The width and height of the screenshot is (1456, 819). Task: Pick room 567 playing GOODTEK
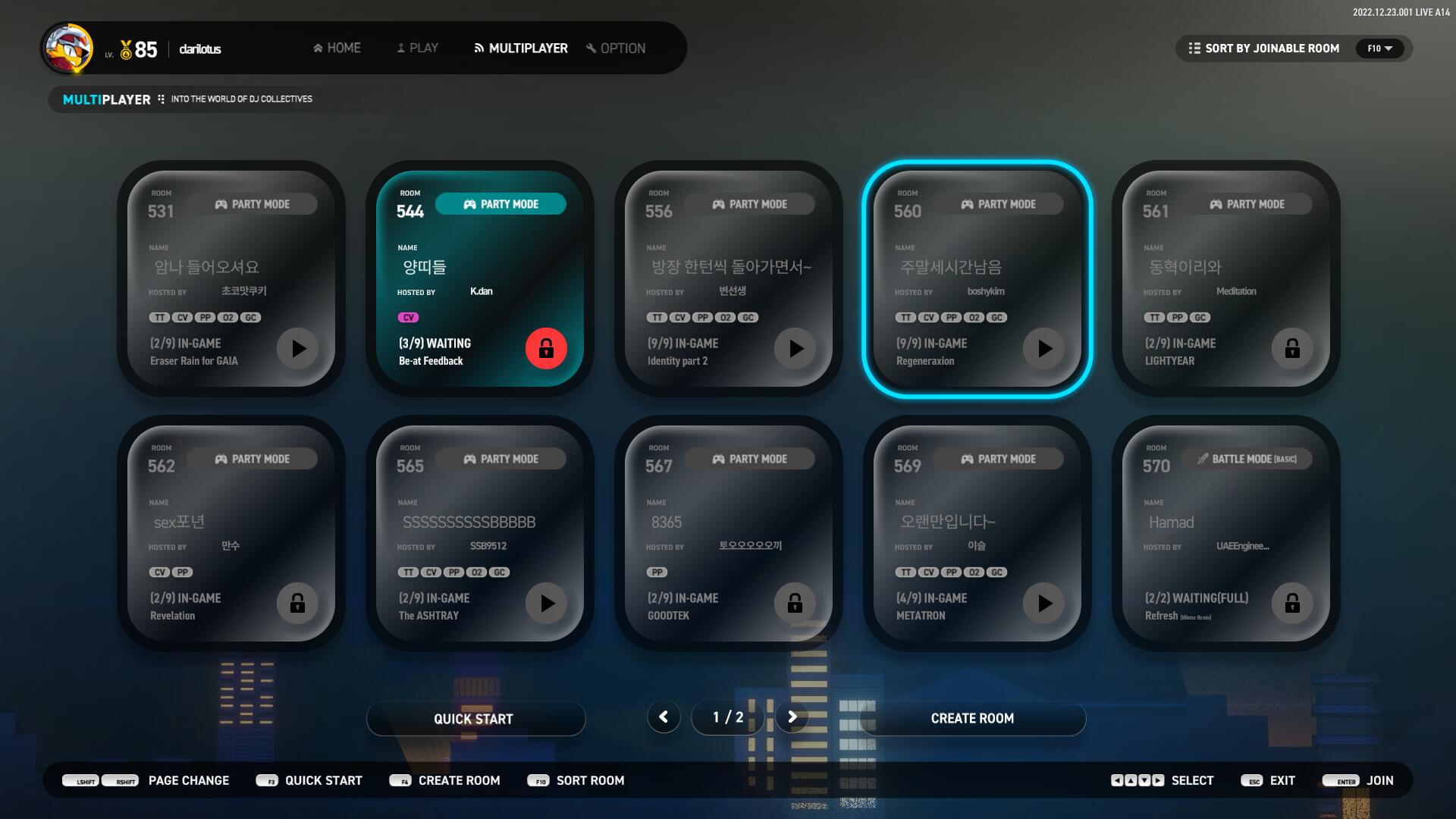coord(728,532)
